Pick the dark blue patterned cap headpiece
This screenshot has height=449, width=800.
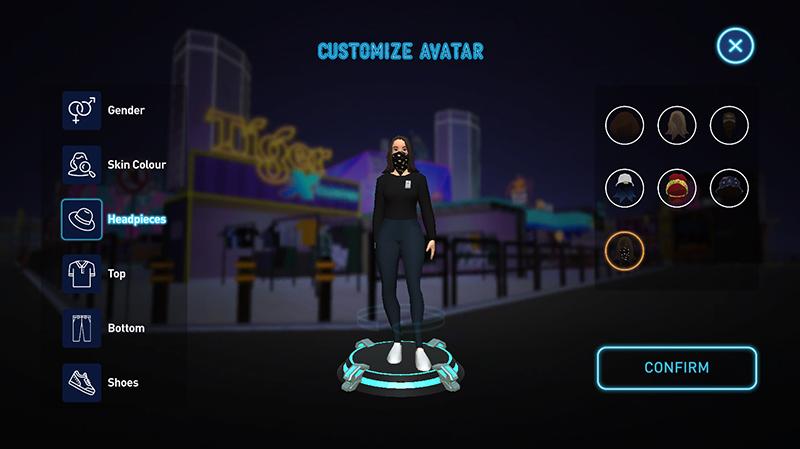(729, 187)
